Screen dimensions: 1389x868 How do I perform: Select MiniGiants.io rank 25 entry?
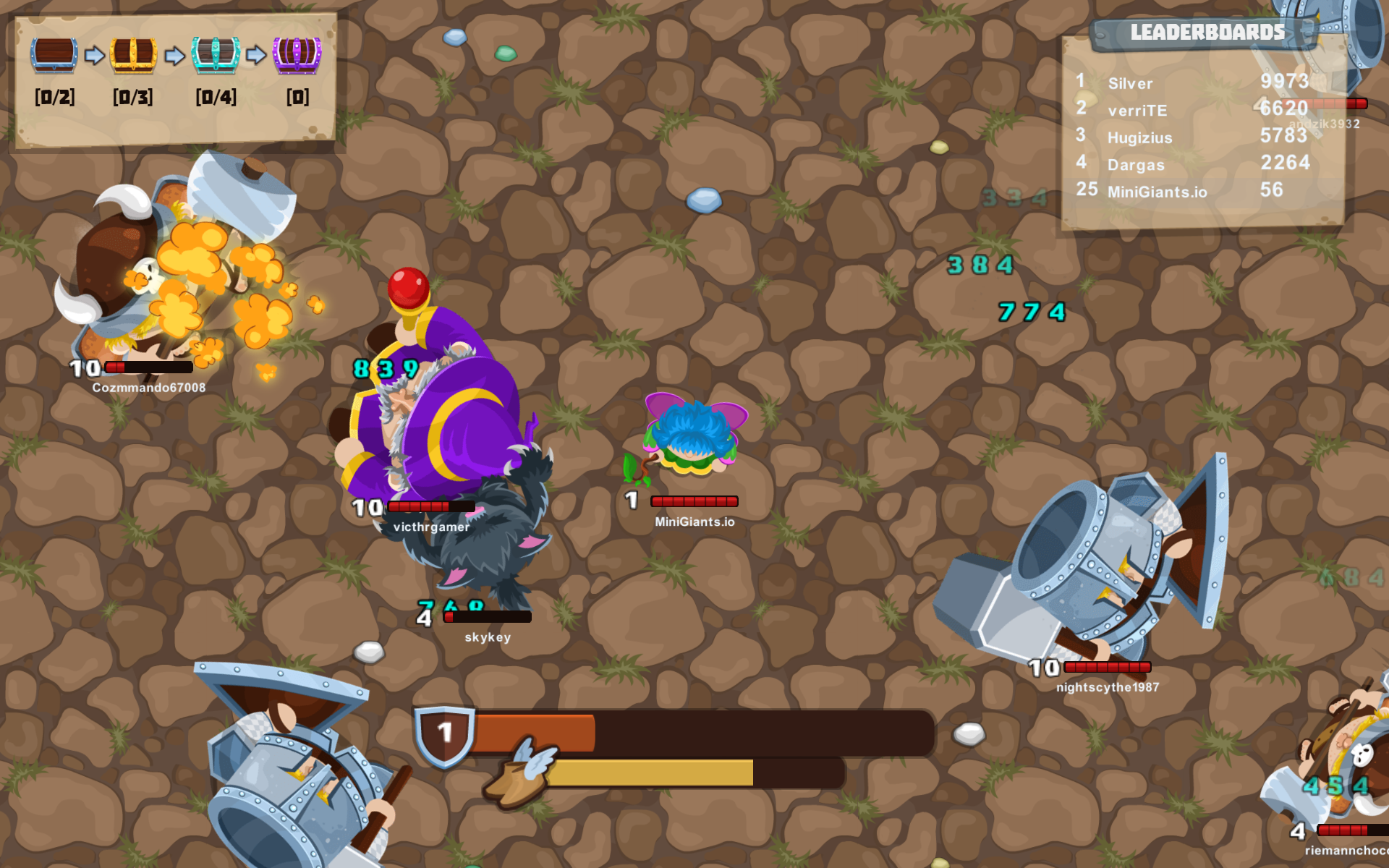(1156, 191)
